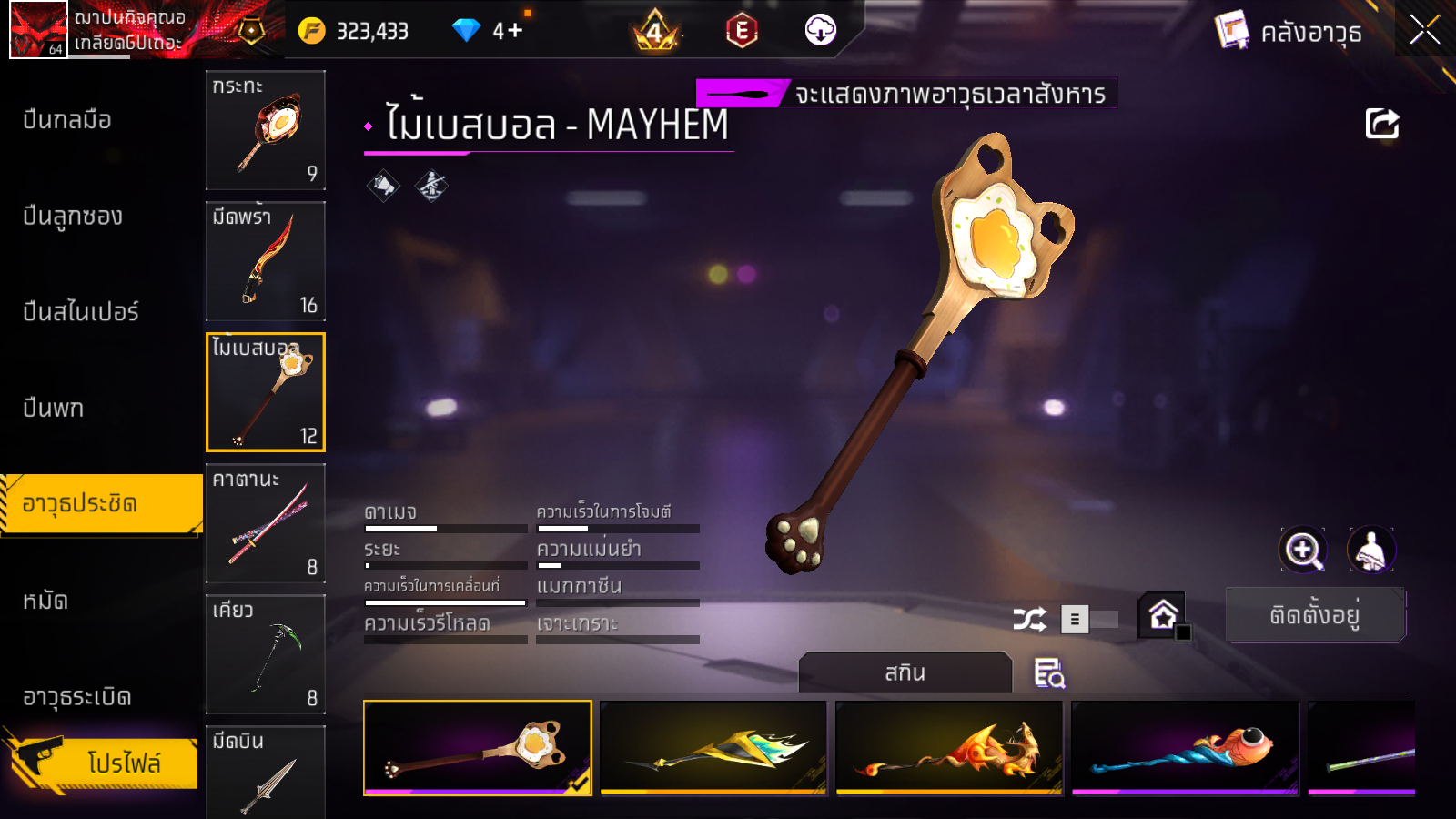Select the มีดพร้า machete weapon
The width and height of the screenshot is (1456, 819).
click(266, 261)
